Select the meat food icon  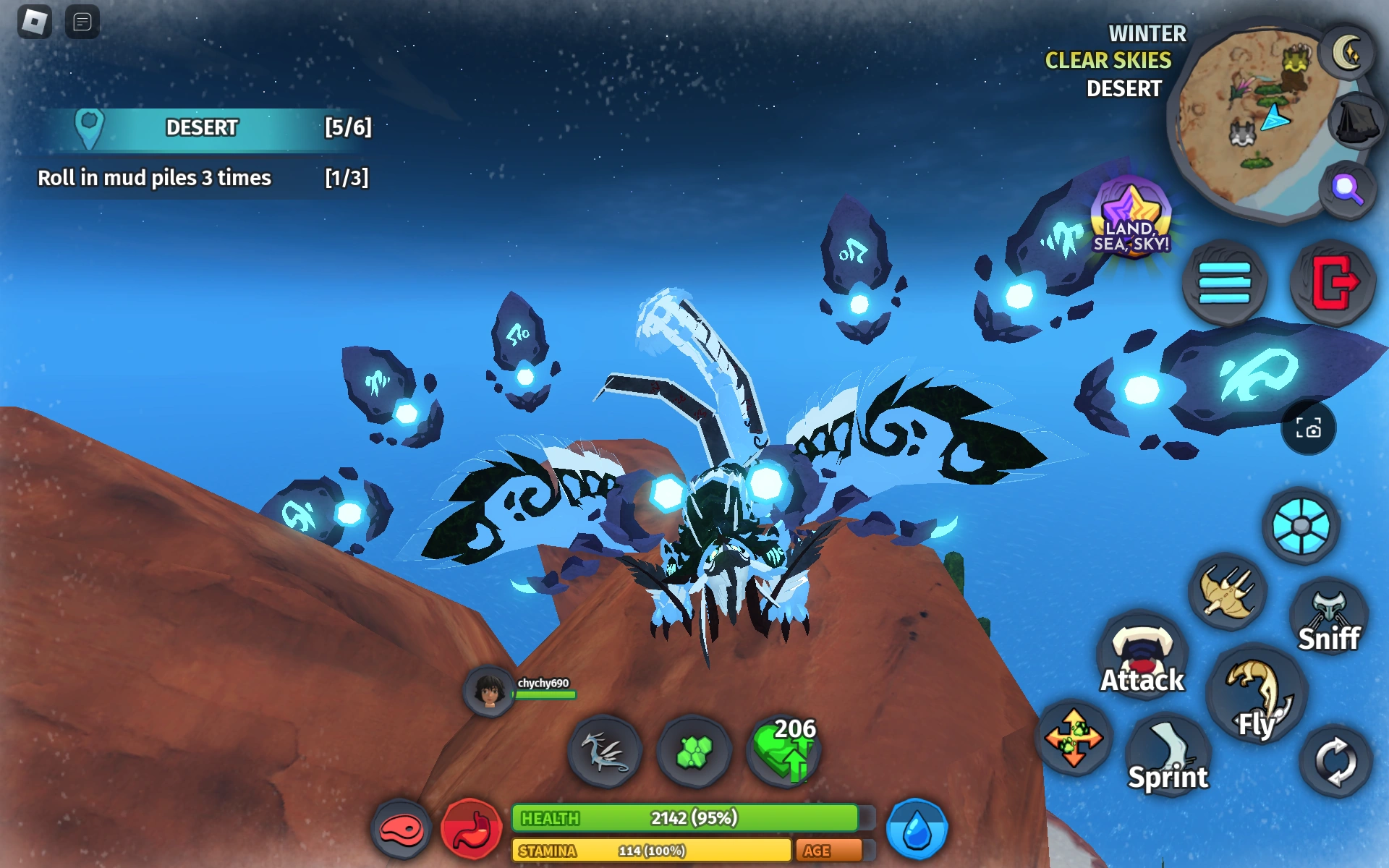[x=403, y=830]
